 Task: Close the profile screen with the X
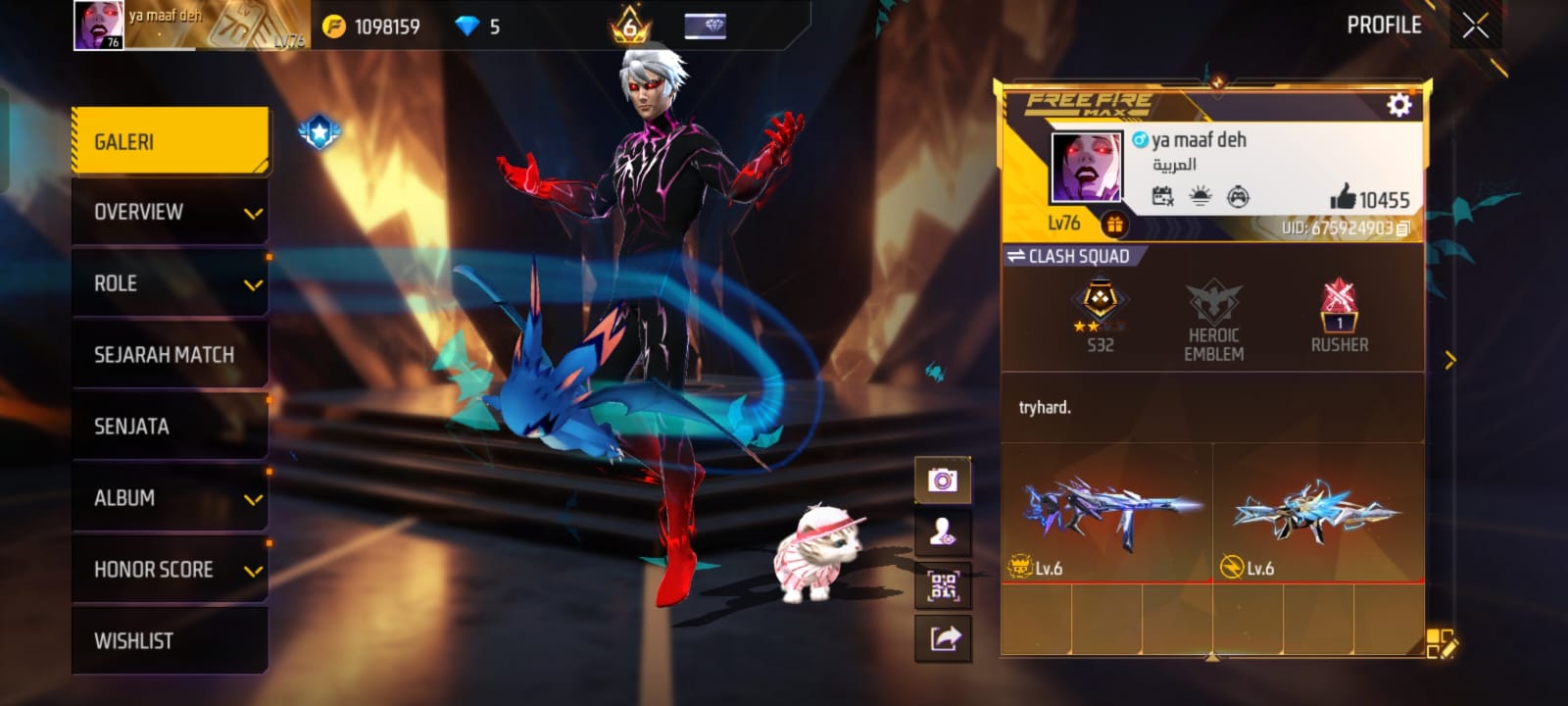point(1475,26)
